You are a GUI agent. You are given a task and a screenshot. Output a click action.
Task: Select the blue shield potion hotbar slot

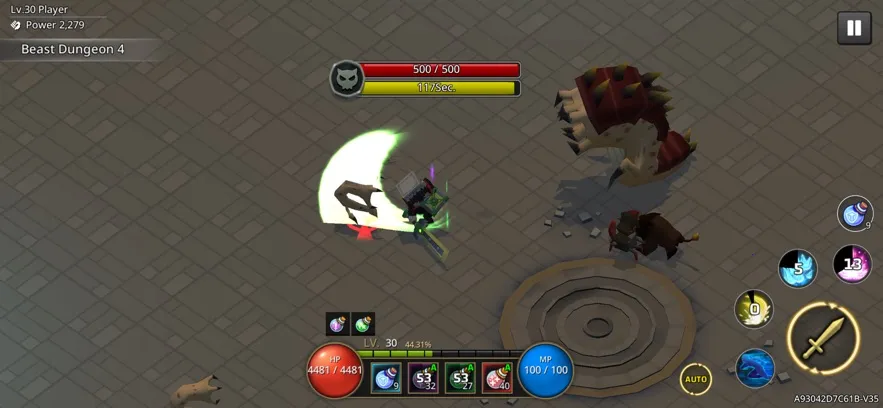tap(386, 378)
